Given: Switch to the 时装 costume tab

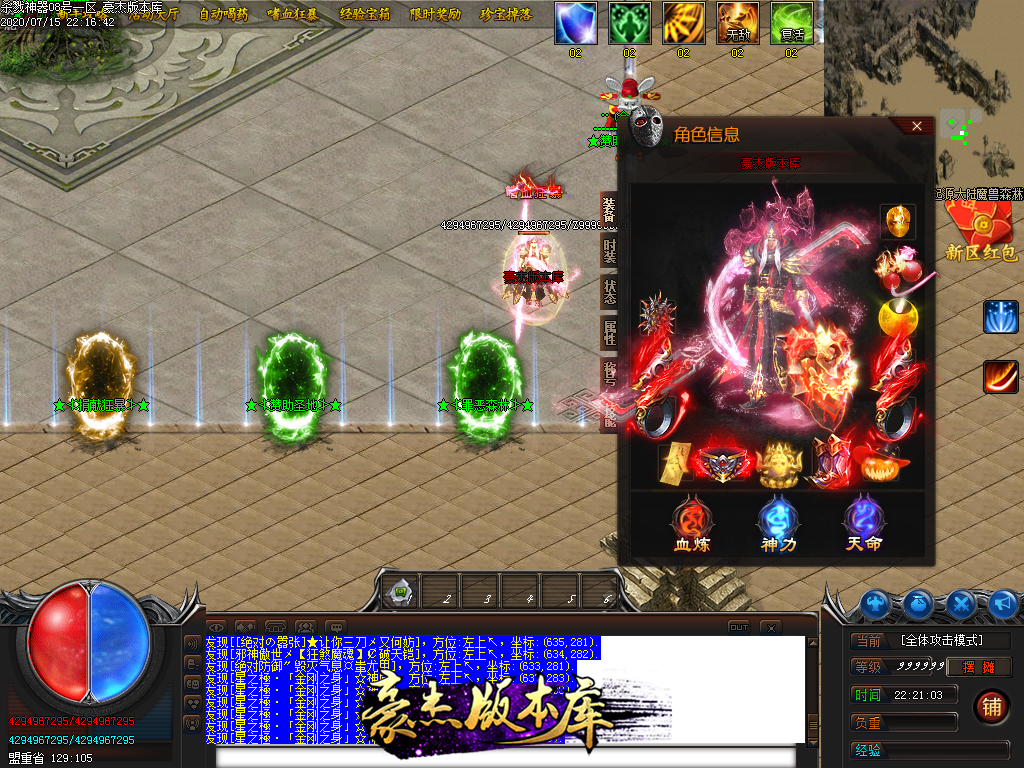Looking at the screenshot, I should [609, 250].
